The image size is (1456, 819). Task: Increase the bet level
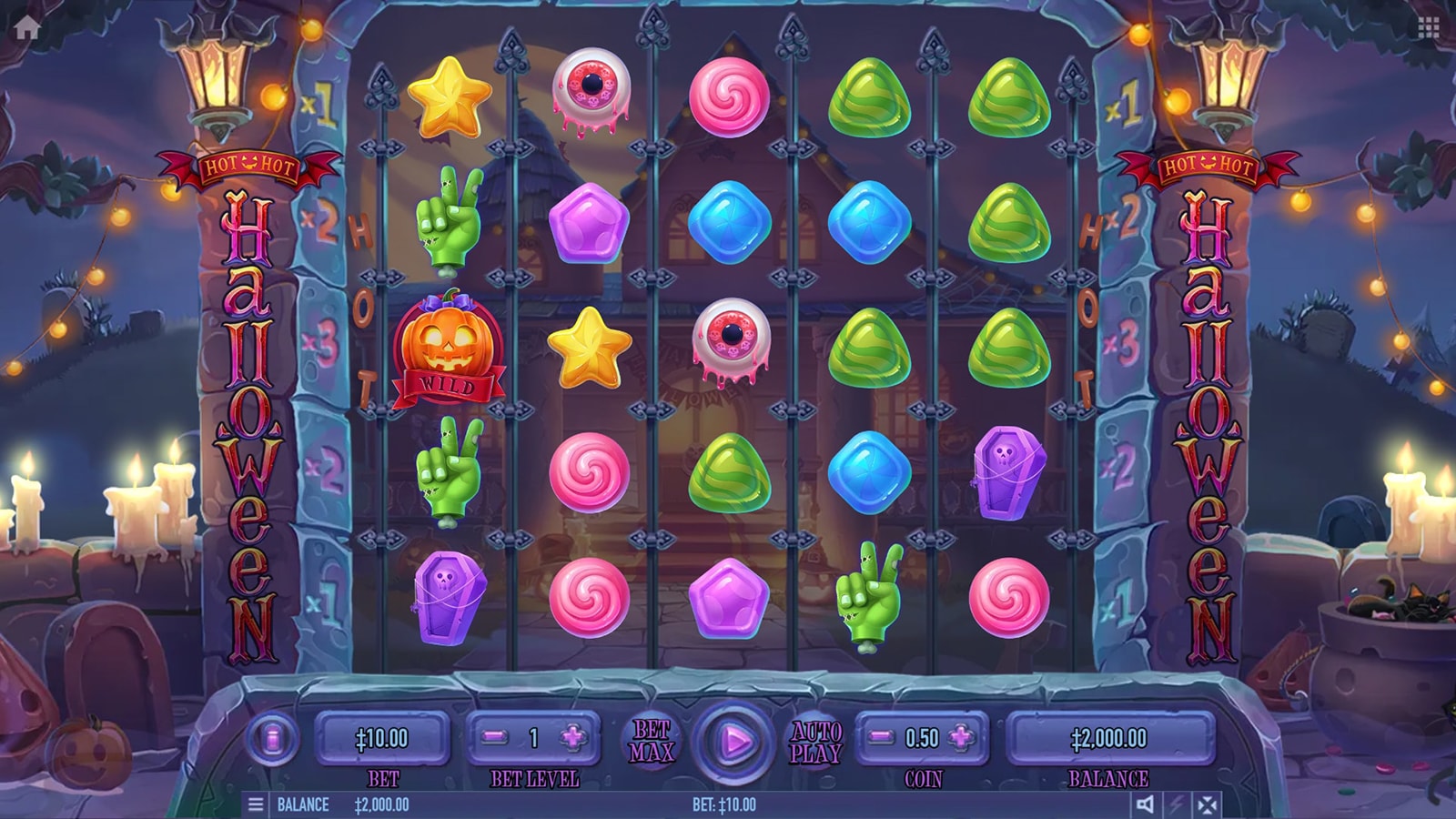573,737
